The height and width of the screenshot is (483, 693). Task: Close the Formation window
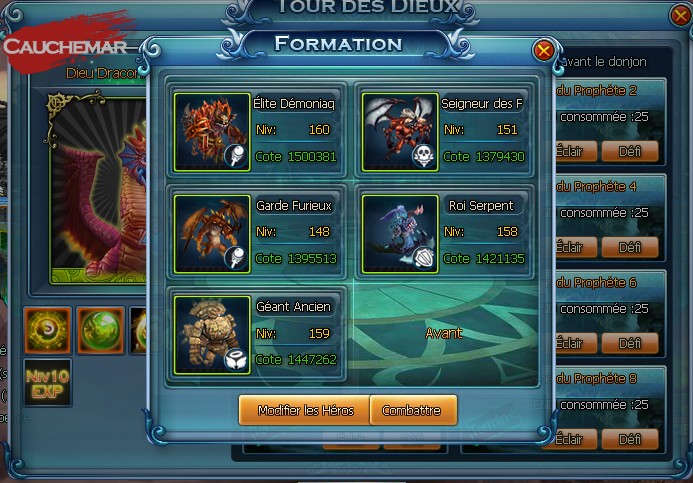[x=543, y=50]
